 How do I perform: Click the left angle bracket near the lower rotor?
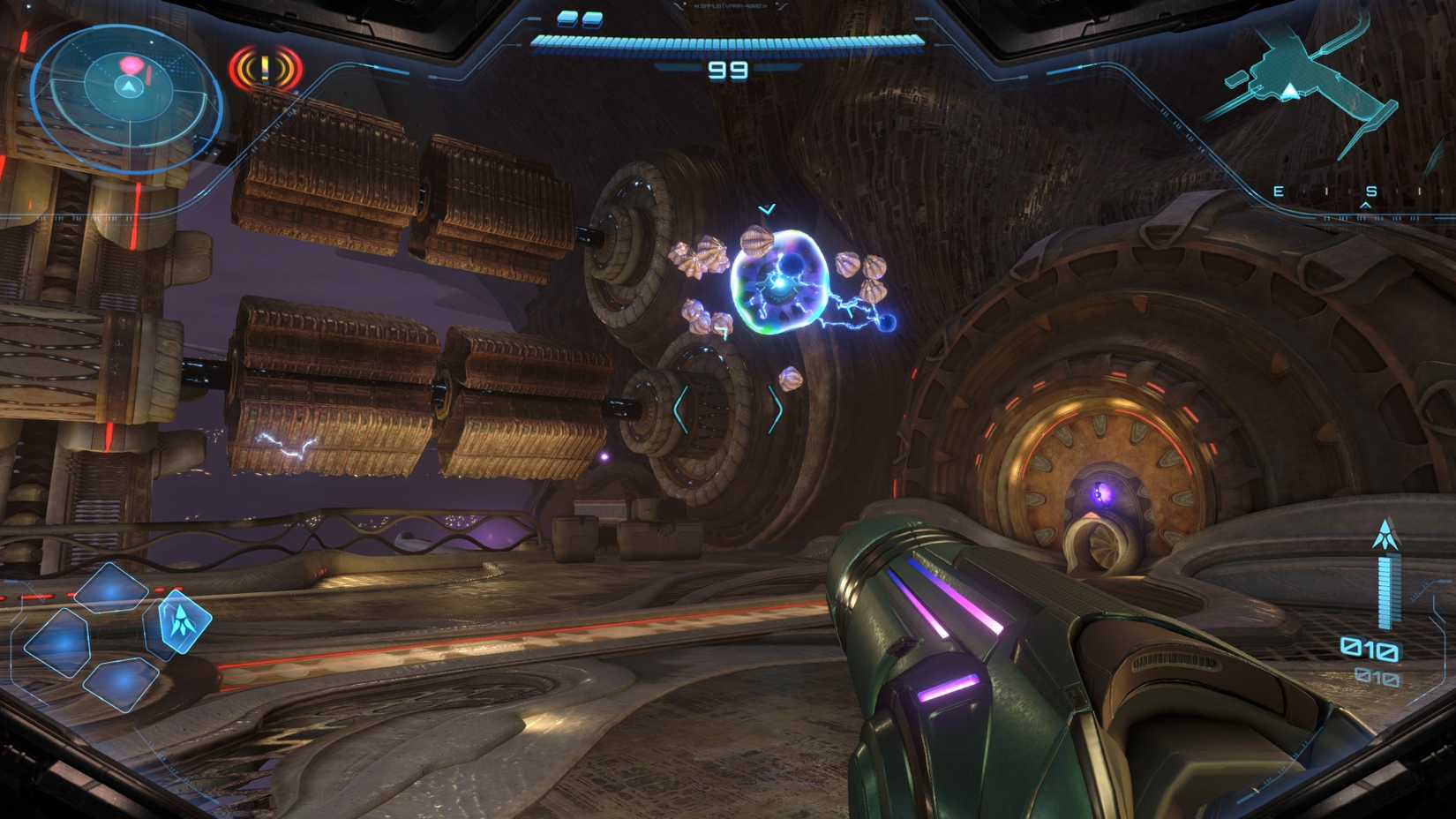point(679,408)
